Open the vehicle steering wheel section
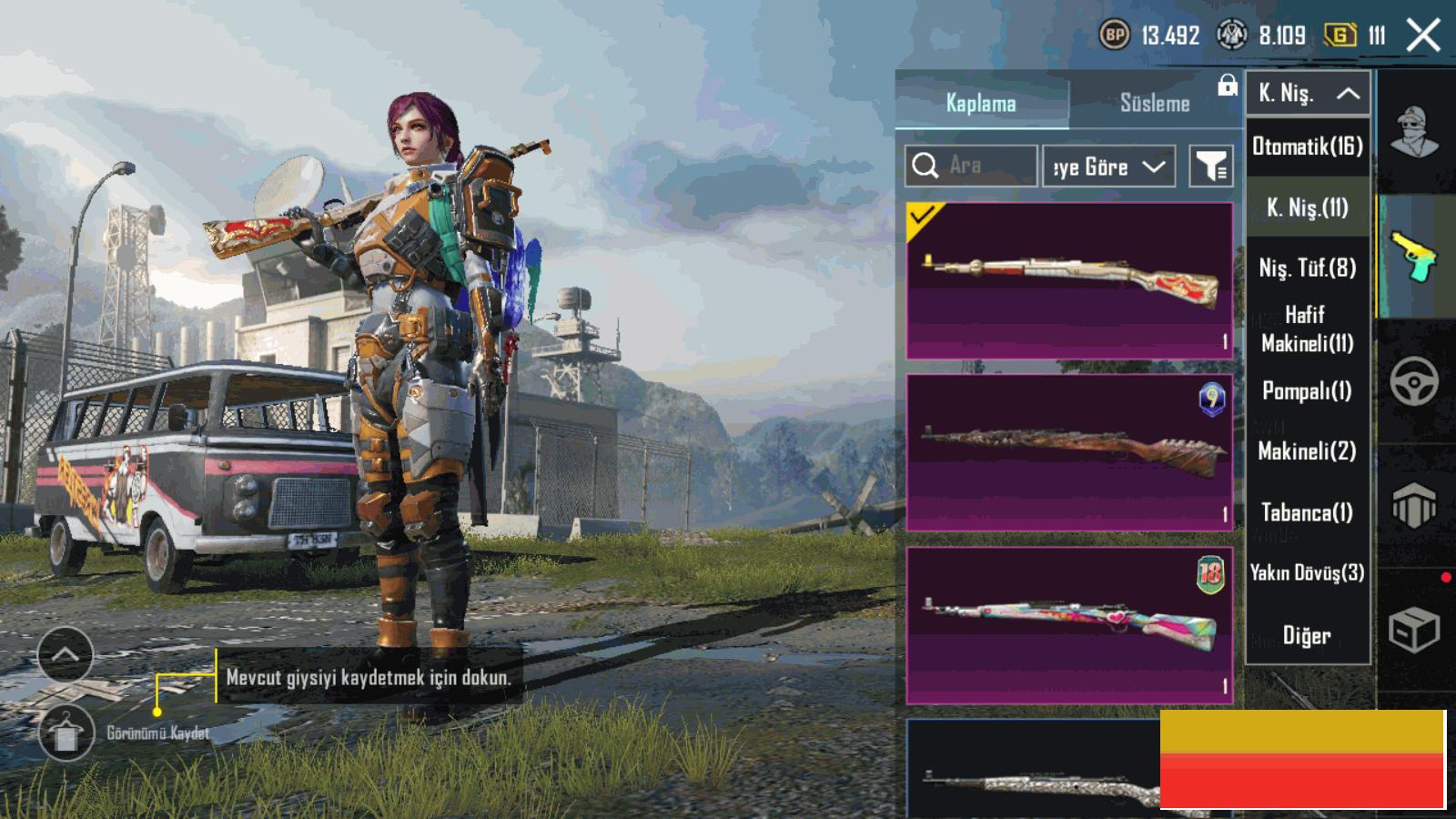1456x819 pixels. click(1414, 381)
